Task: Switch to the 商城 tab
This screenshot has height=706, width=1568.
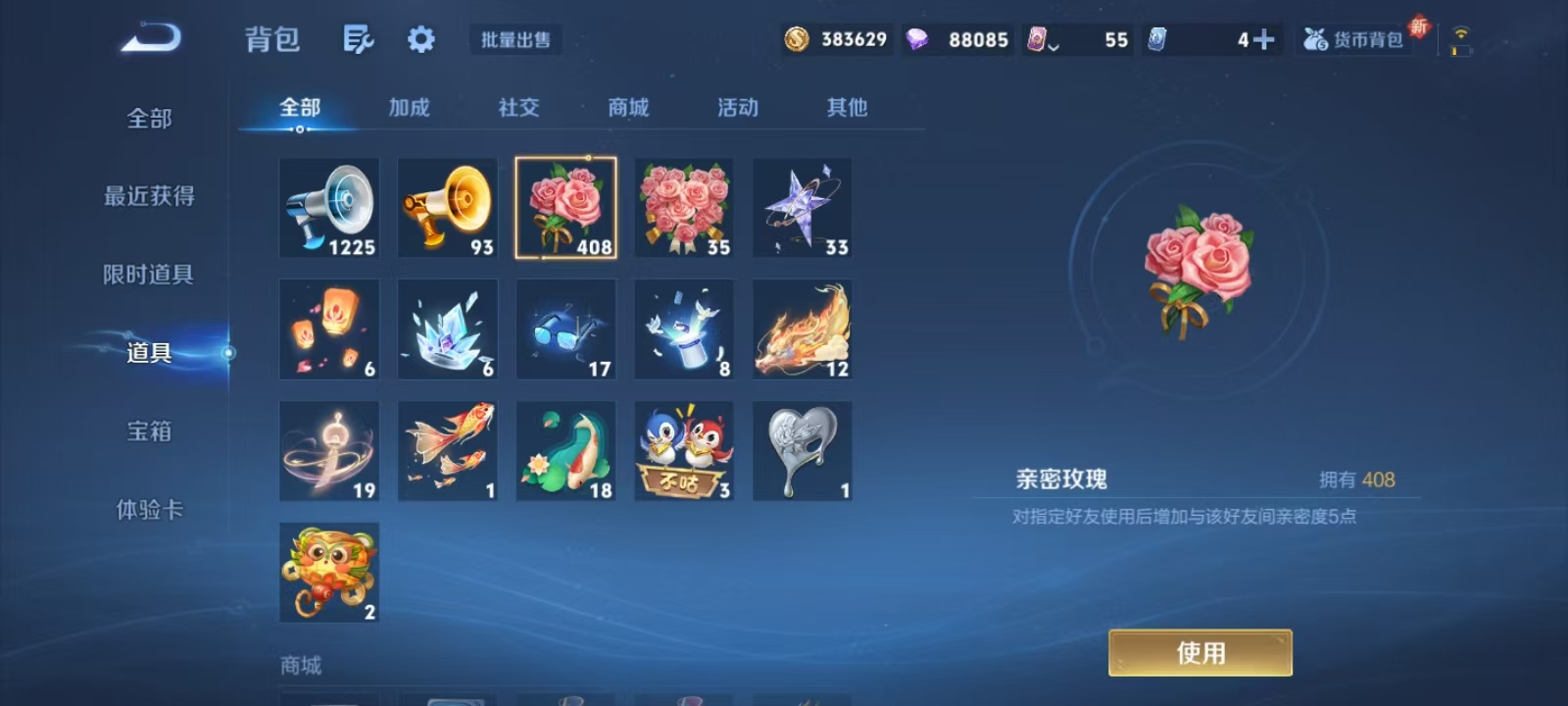Action: pos(627,109)
